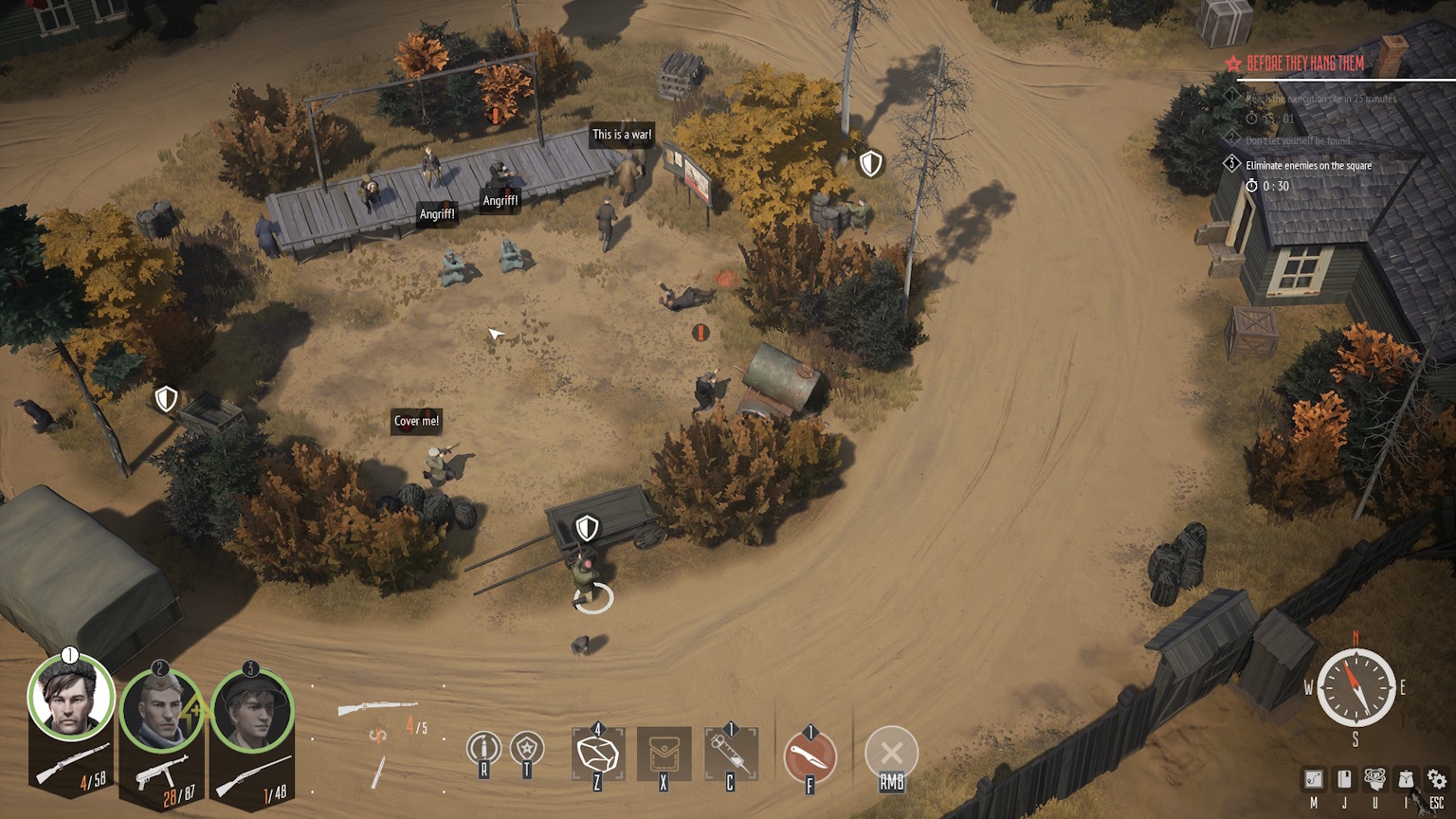This screenshot has width=1456, height=819.
Task: Select squad member number two's portrait
Action: pyautogui.click(x=161, y=710)
